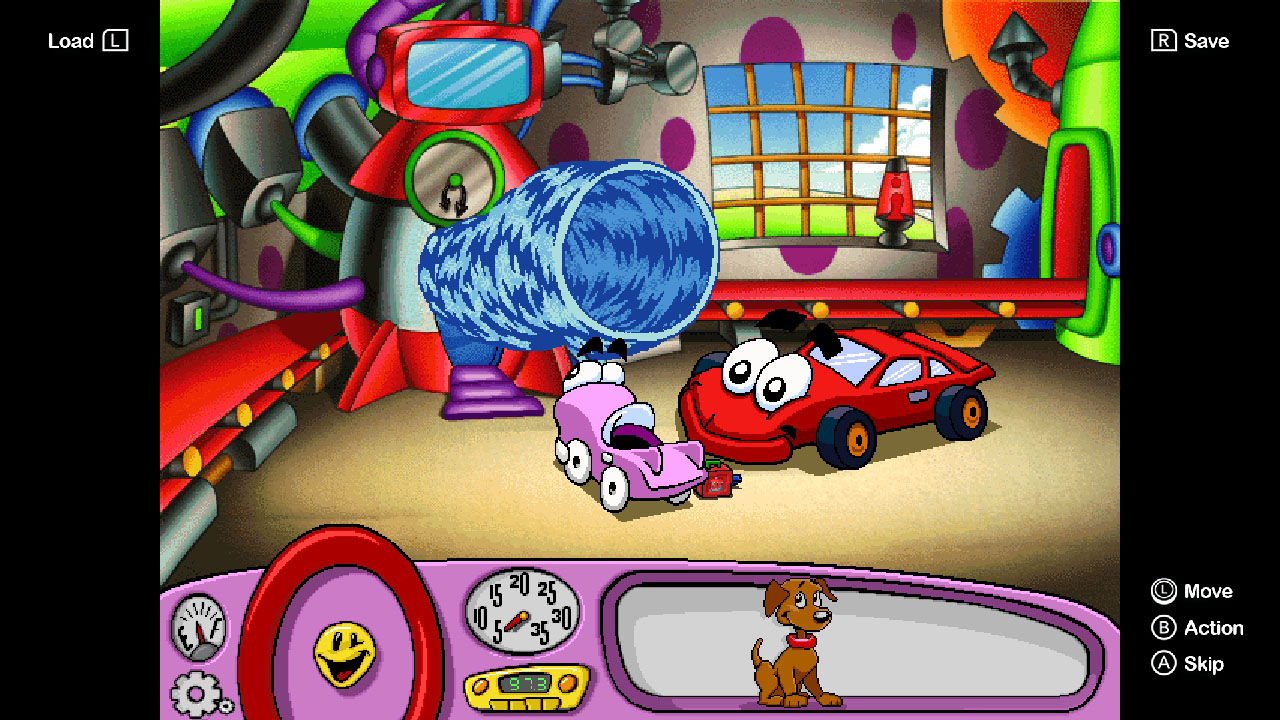This screenshot has height=720, width=1280.
Task: Click the red lava lamp near the window
Action: [892, 197]
